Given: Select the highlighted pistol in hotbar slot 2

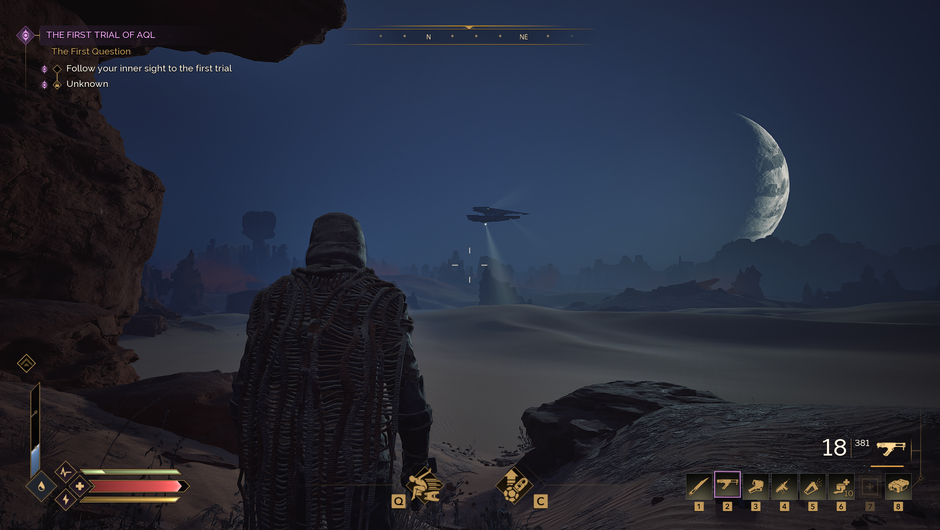Looking at the screenshot, I should [727, 486].
